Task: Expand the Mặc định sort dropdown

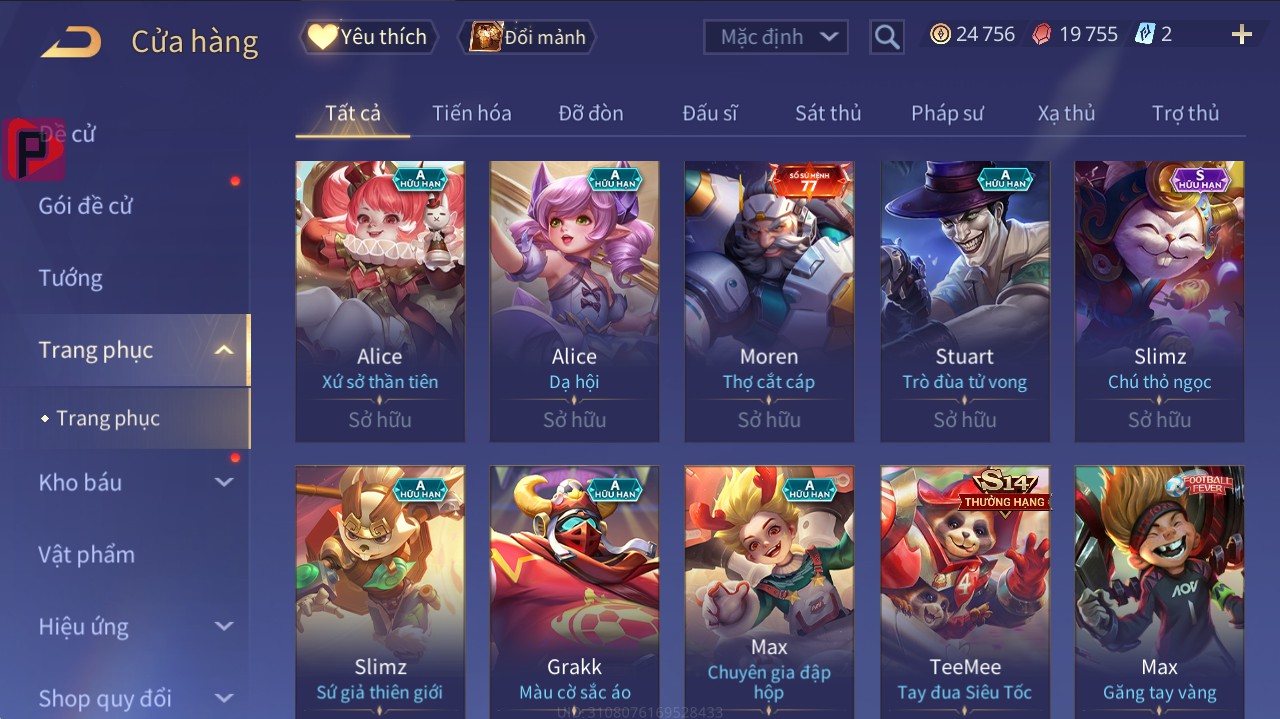Action: point(776,37)
